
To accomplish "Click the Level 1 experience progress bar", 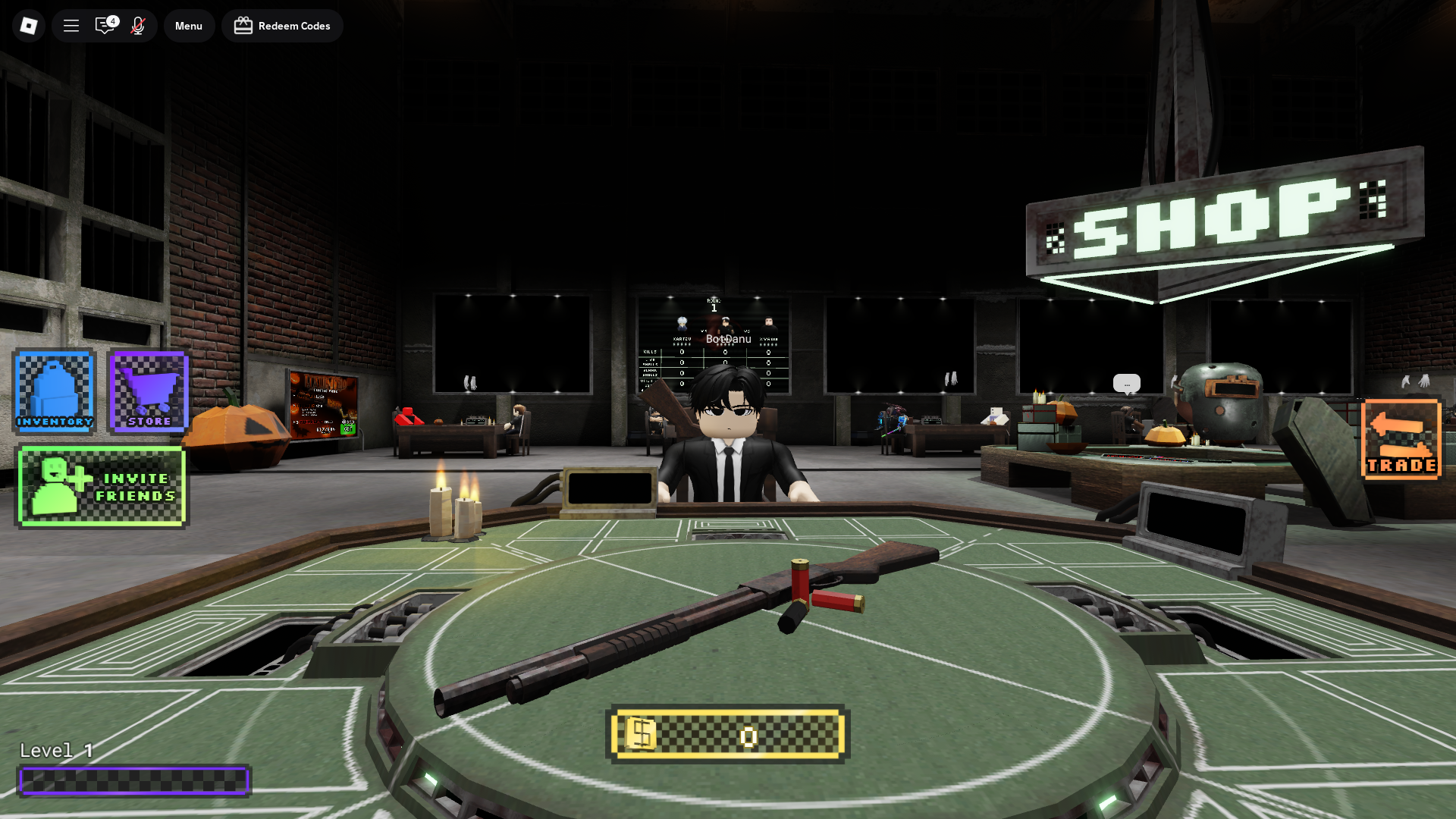I will point(136,780).
